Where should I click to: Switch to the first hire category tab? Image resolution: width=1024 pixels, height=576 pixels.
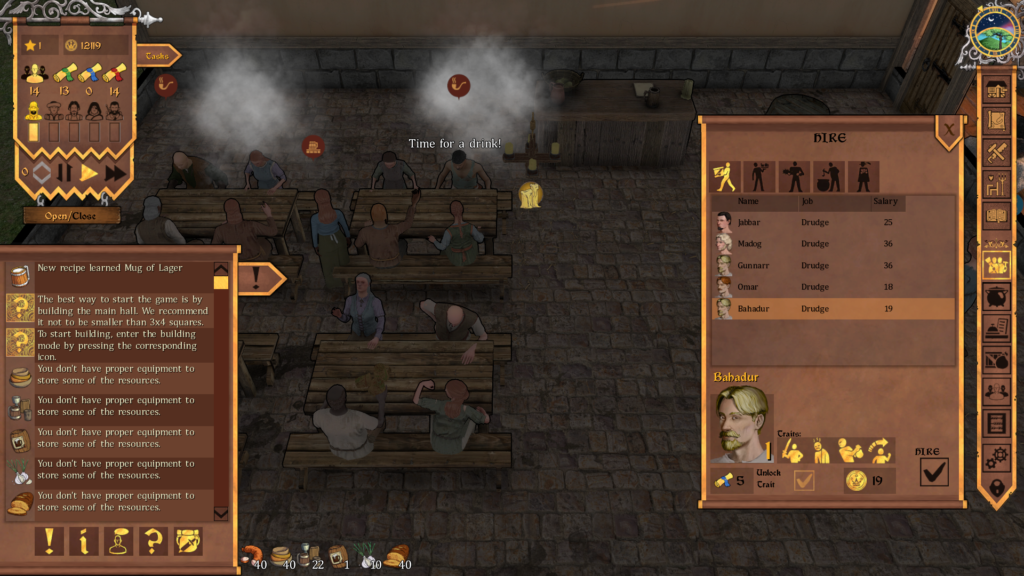coord(723,177)
